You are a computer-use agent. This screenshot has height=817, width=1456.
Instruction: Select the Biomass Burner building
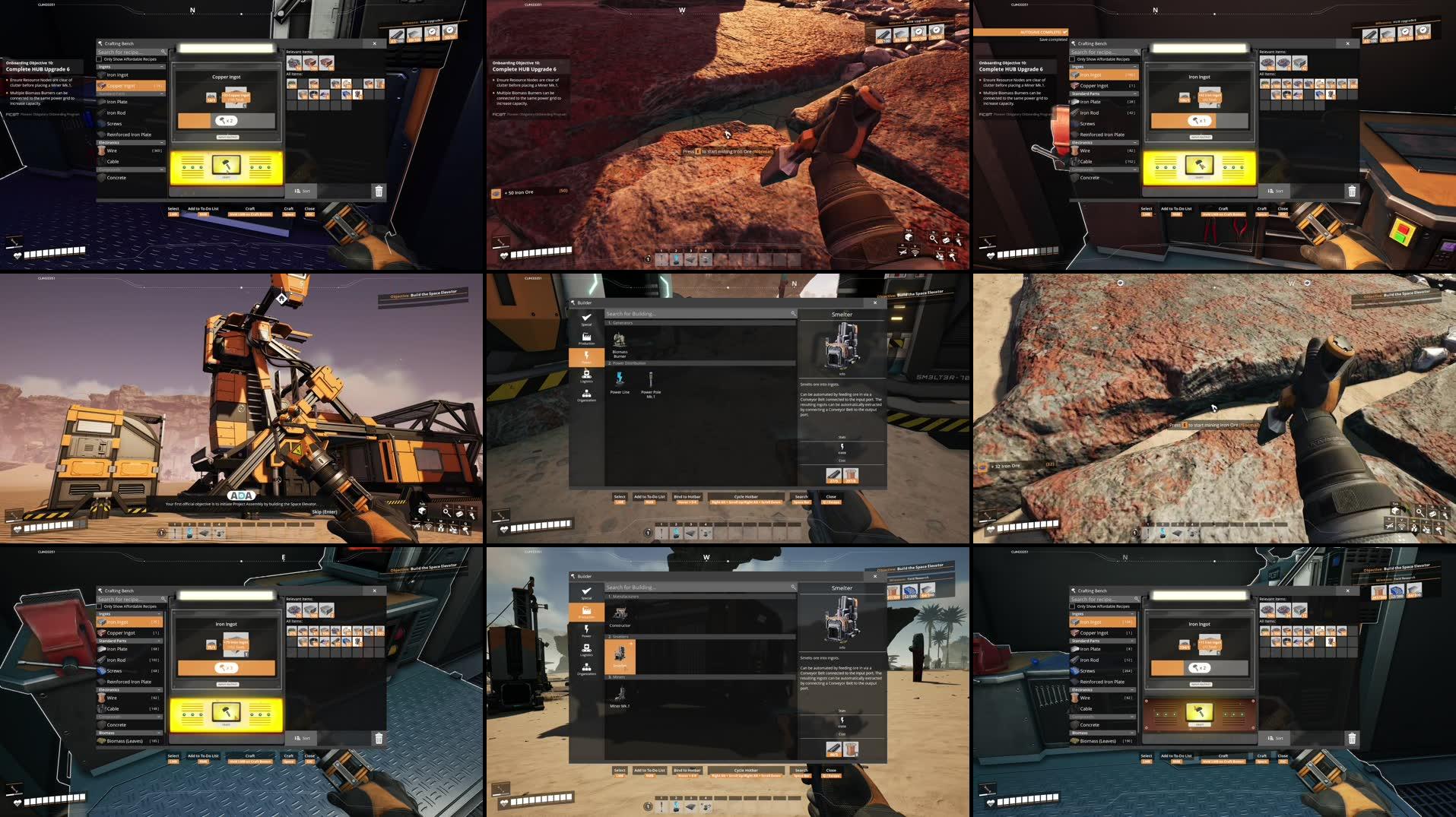click(x=620, y=340)
